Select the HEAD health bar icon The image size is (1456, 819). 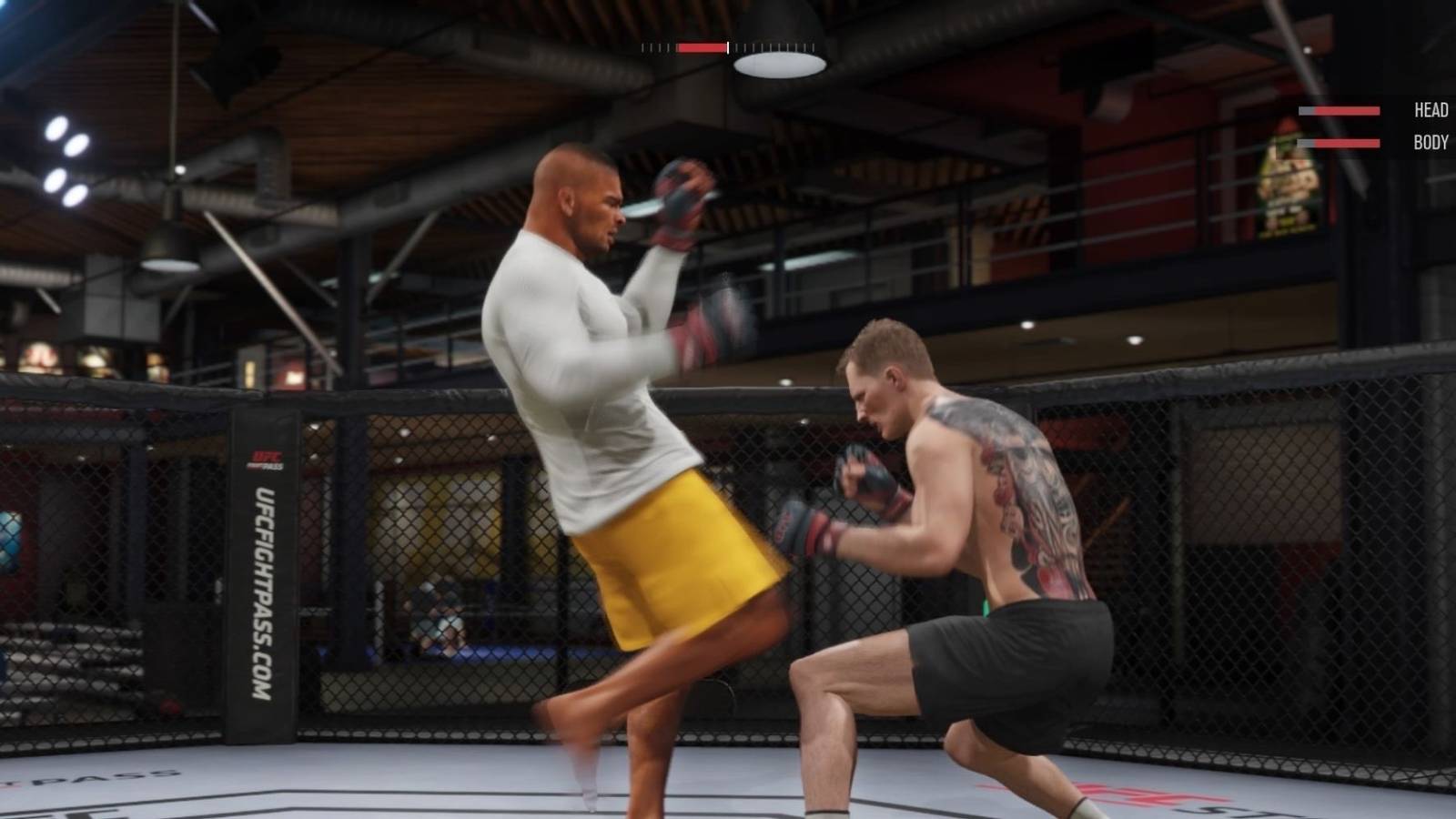pyautogui.click(x=1338, y=111)
